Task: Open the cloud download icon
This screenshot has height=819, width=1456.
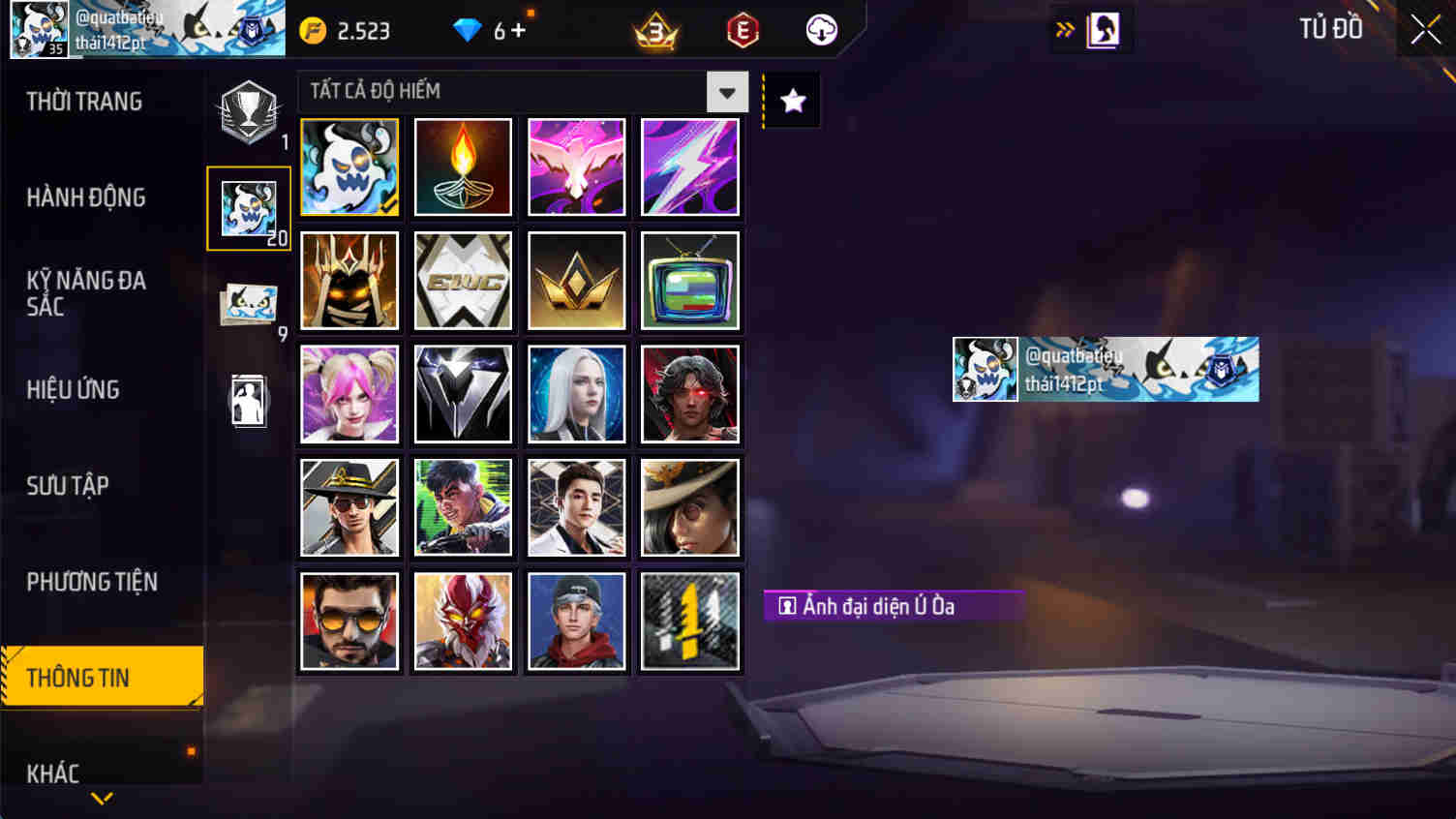Action: [821, 29]
